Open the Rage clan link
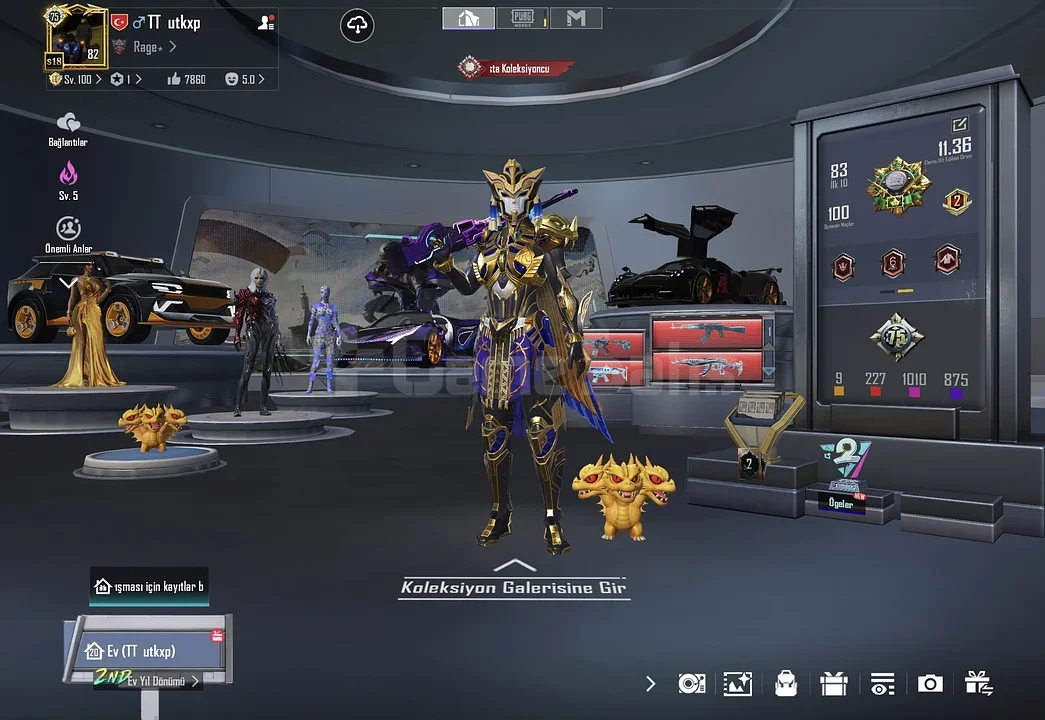The width and height of the screenshot is (1045, 720). point(150,47)
